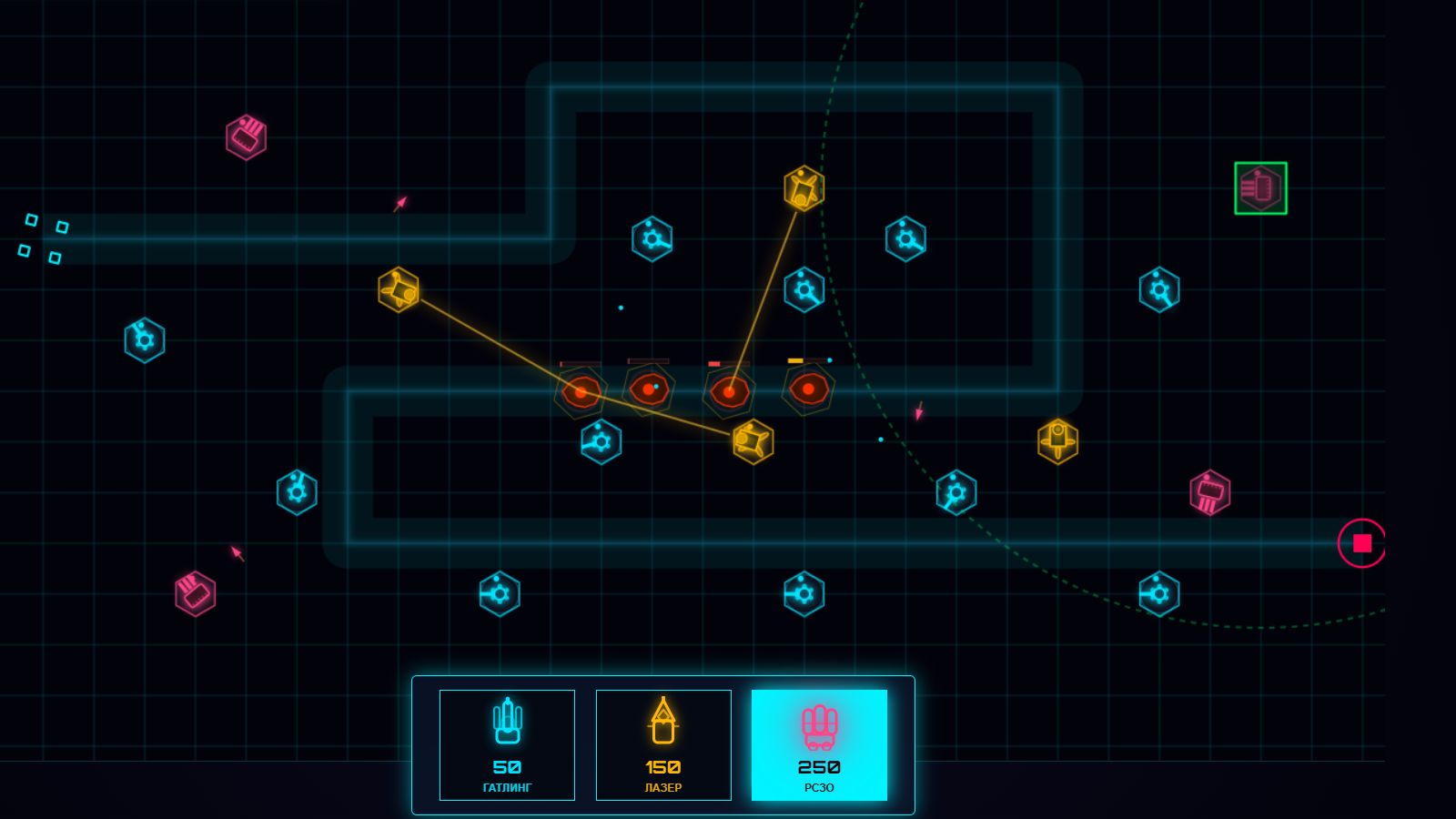Click the cyan gear build slot below the enemies
Viewport: 1456px width, 819px height.
[x=600, y=442]
